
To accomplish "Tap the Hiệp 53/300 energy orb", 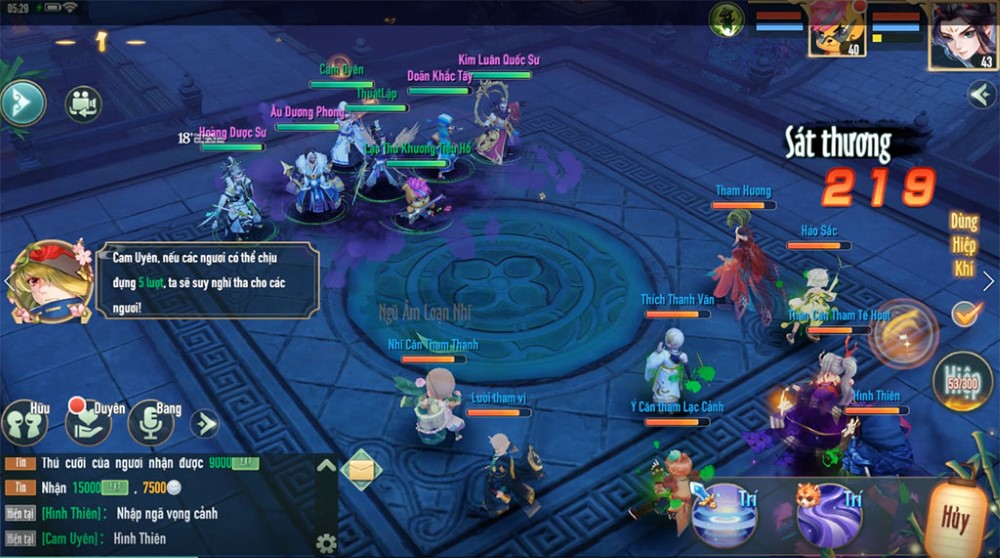I will [960, 380].
